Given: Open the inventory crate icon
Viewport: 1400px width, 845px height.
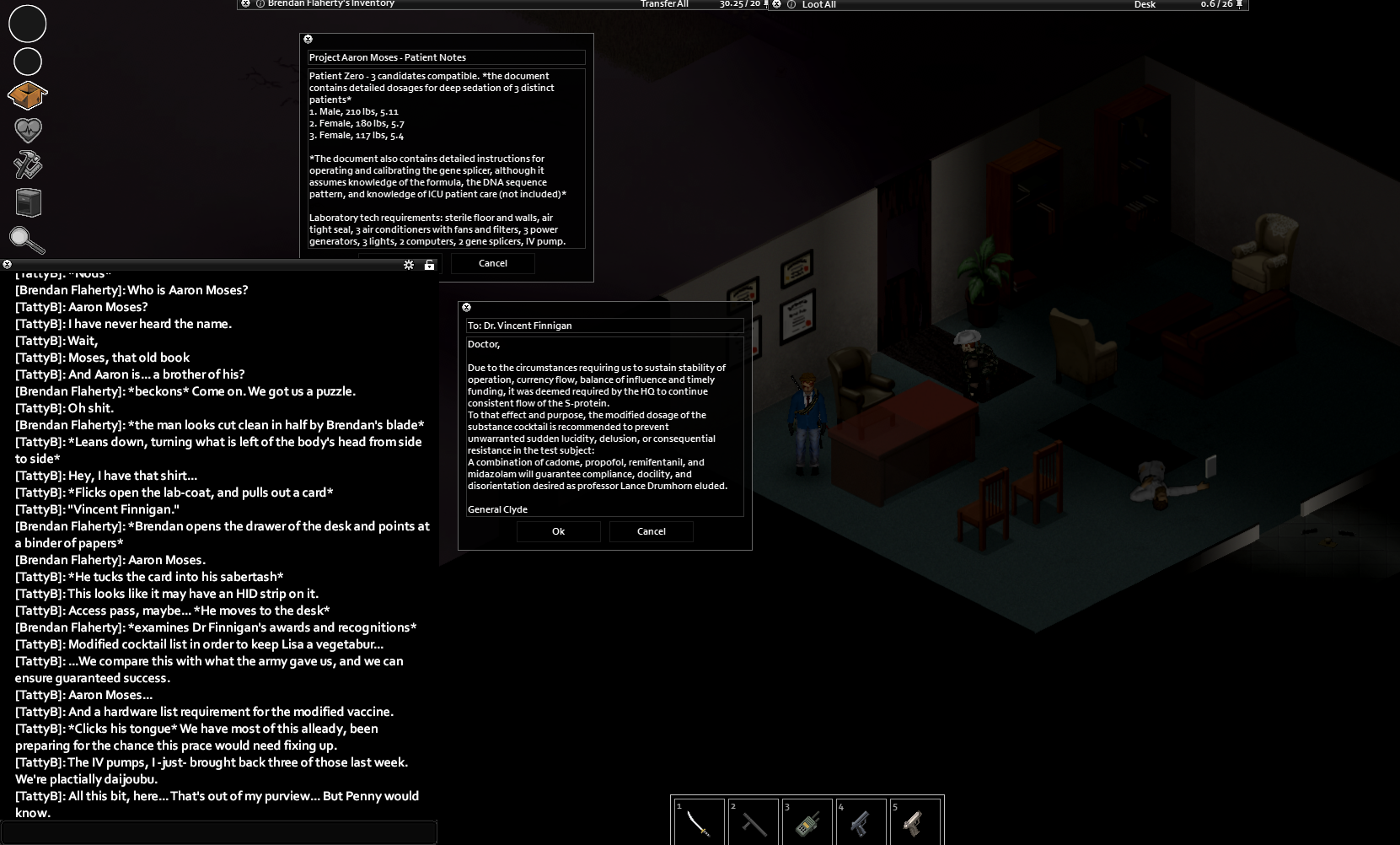Looking at the screenshot, I should click(27, 95).
